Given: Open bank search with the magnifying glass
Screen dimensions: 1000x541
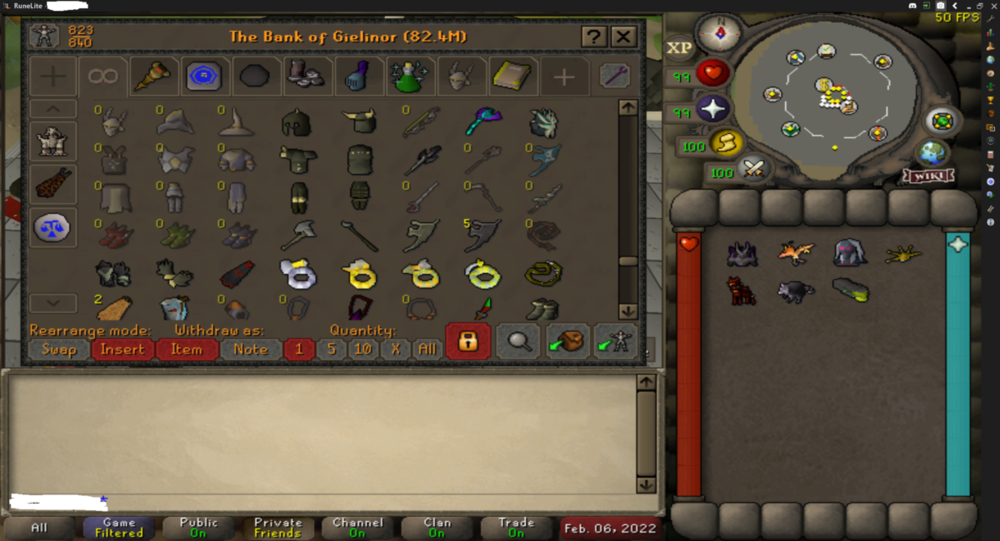Looking at the screenshot, I should click(x=518, y=341).
